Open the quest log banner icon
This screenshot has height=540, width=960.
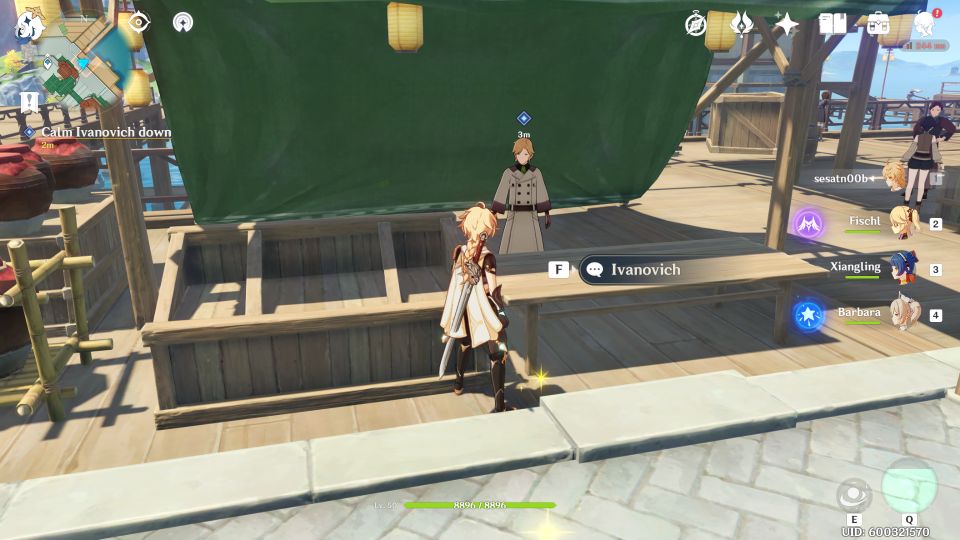[29, 102]
